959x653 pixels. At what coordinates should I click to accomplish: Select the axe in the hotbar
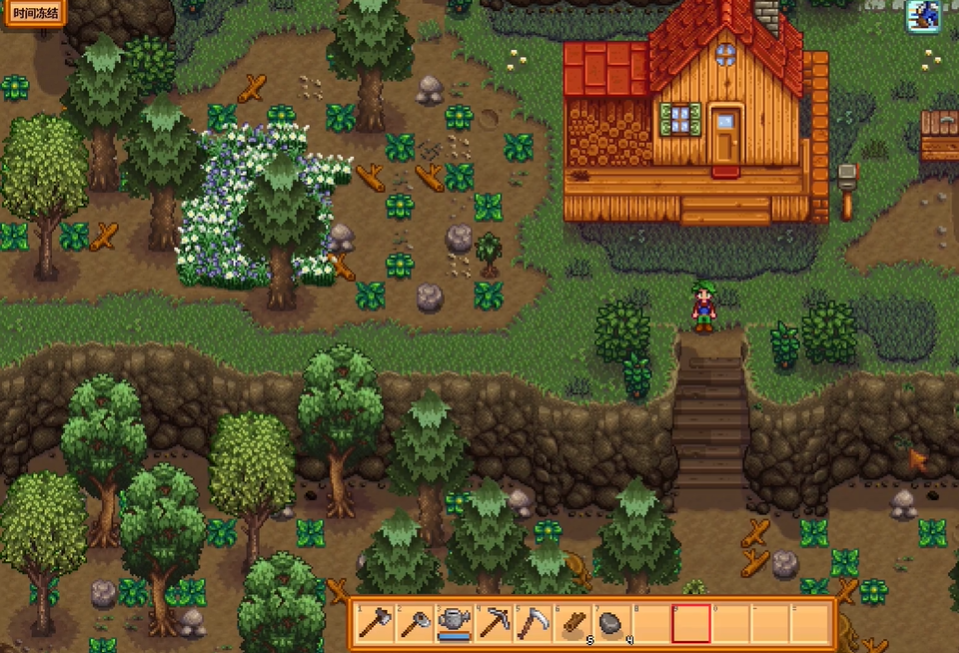coord(374,623)
